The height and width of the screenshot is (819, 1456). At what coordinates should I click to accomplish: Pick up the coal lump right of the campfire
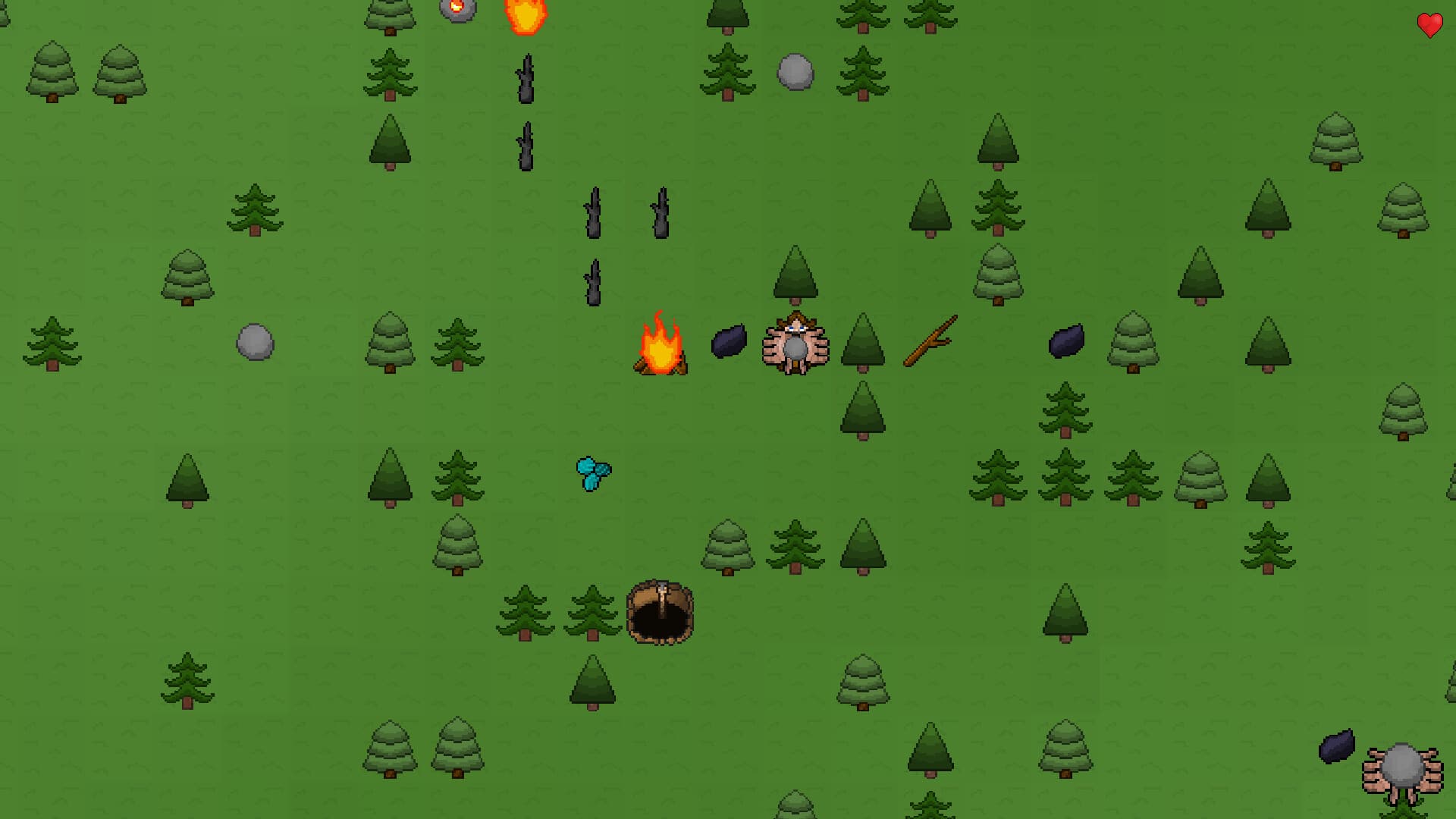click(x=730, y=342)
